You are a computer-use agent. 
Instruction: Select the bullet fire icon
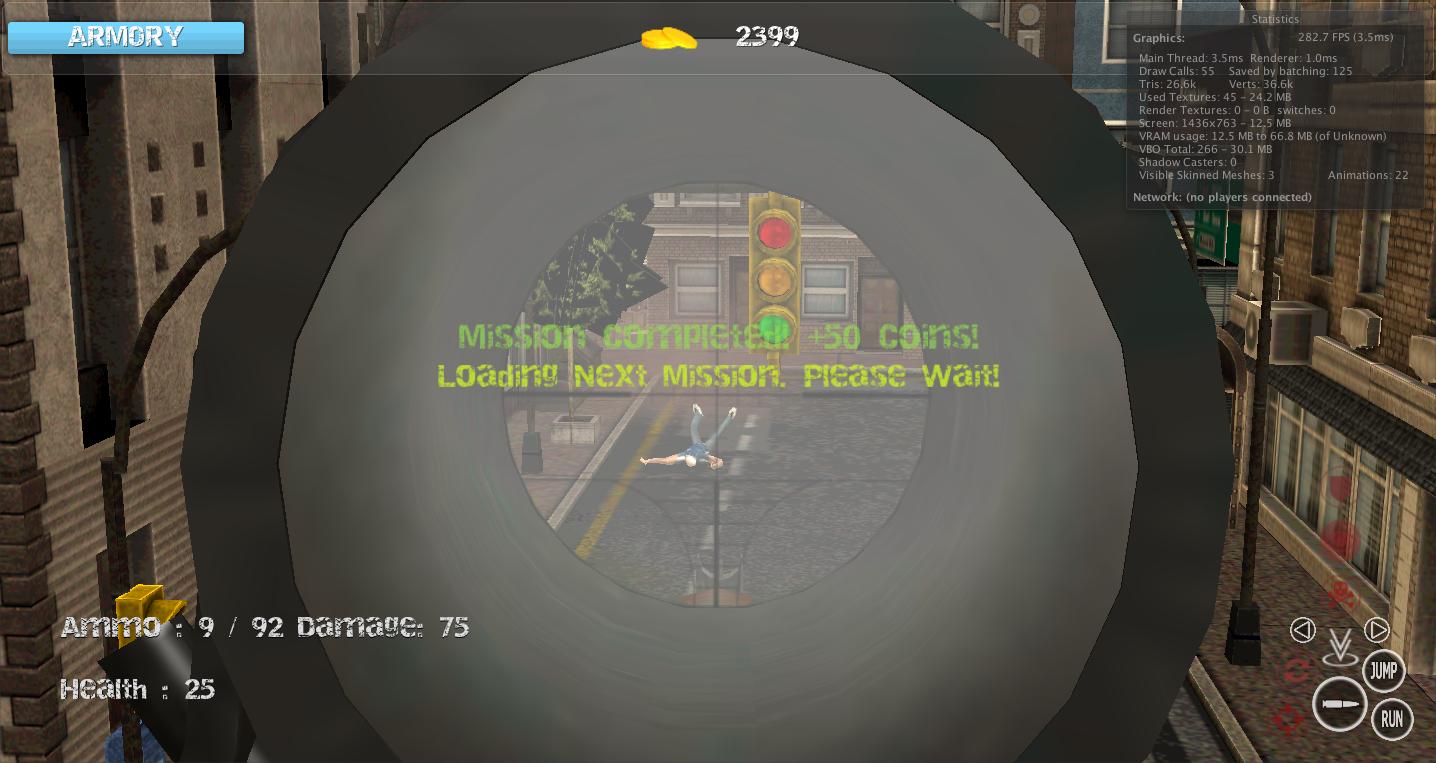click(x=1340, y=705)
